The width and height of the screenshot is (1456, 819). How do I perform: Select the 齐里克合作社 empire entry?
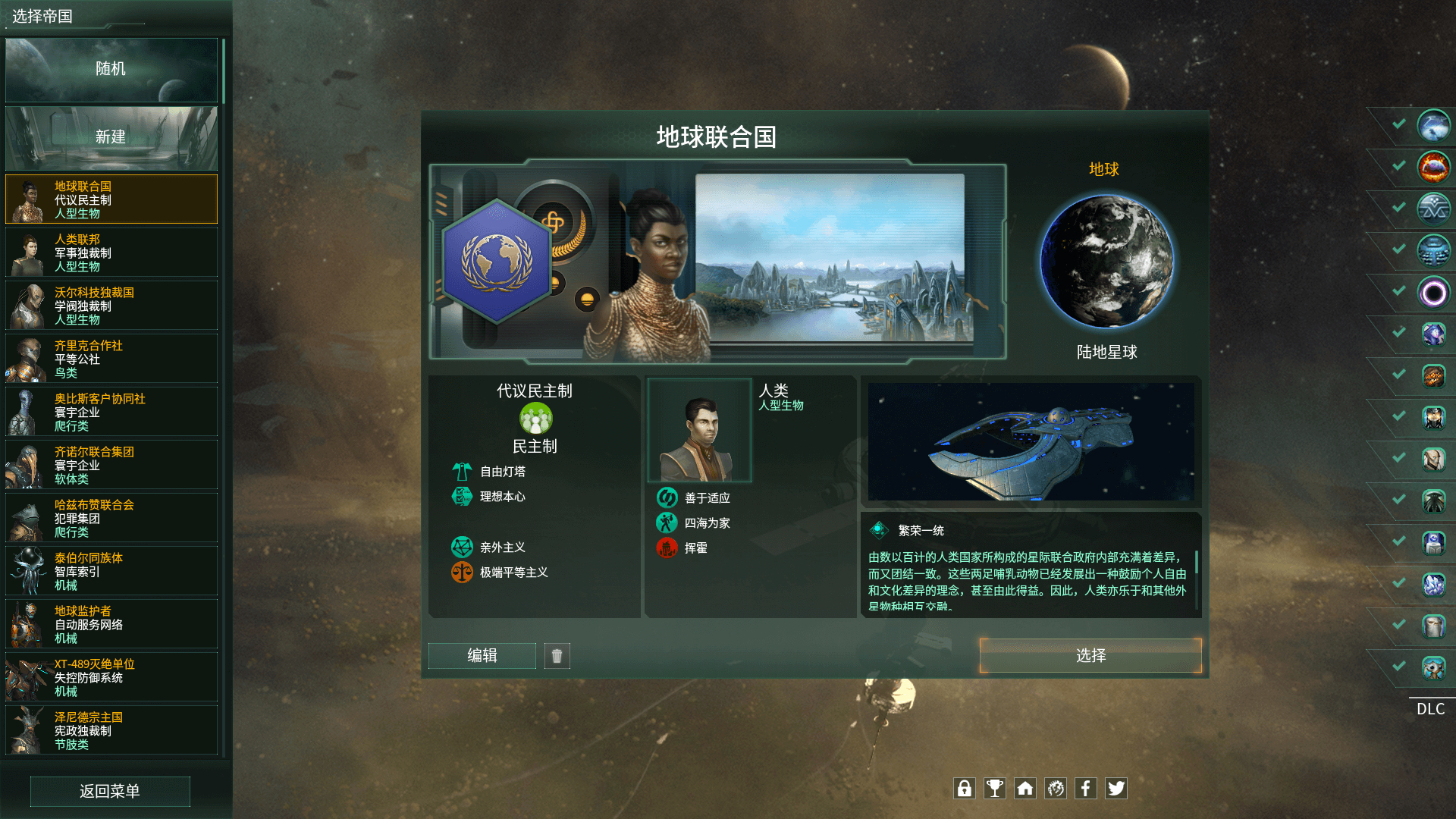point(111,358)
